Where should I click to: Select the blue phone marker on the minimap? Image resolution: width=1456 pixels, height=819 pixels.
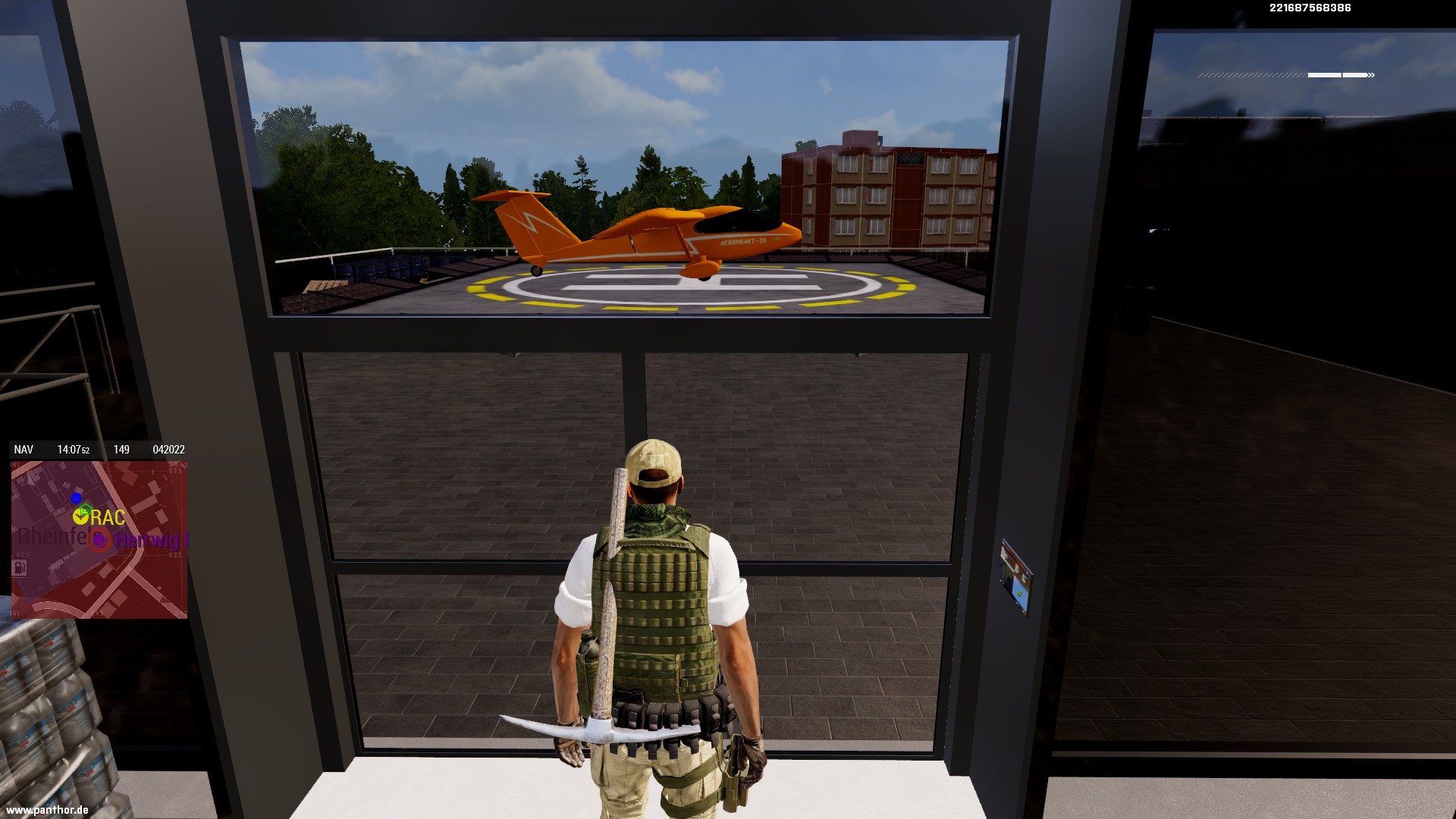(76, 497)
